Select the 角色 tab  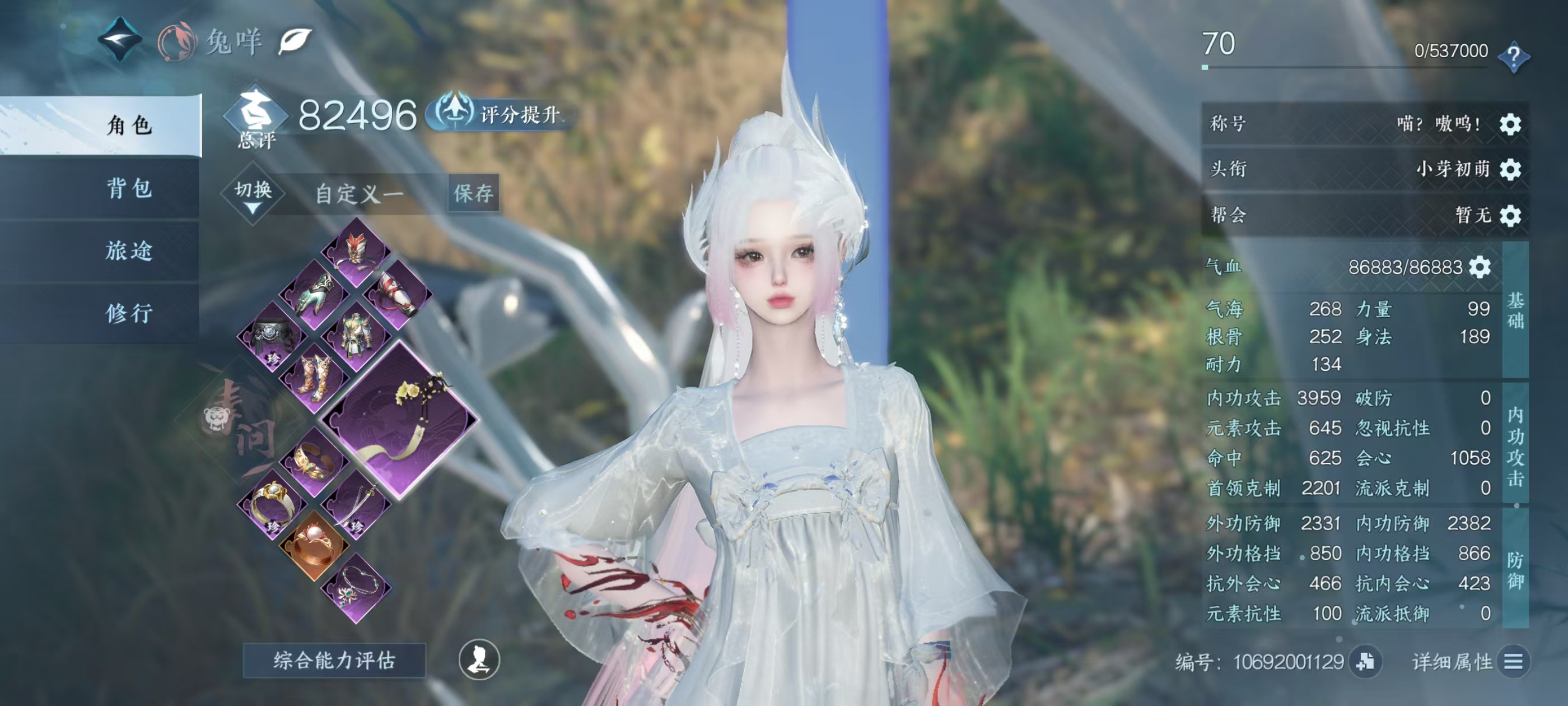(x=129, y=125)
